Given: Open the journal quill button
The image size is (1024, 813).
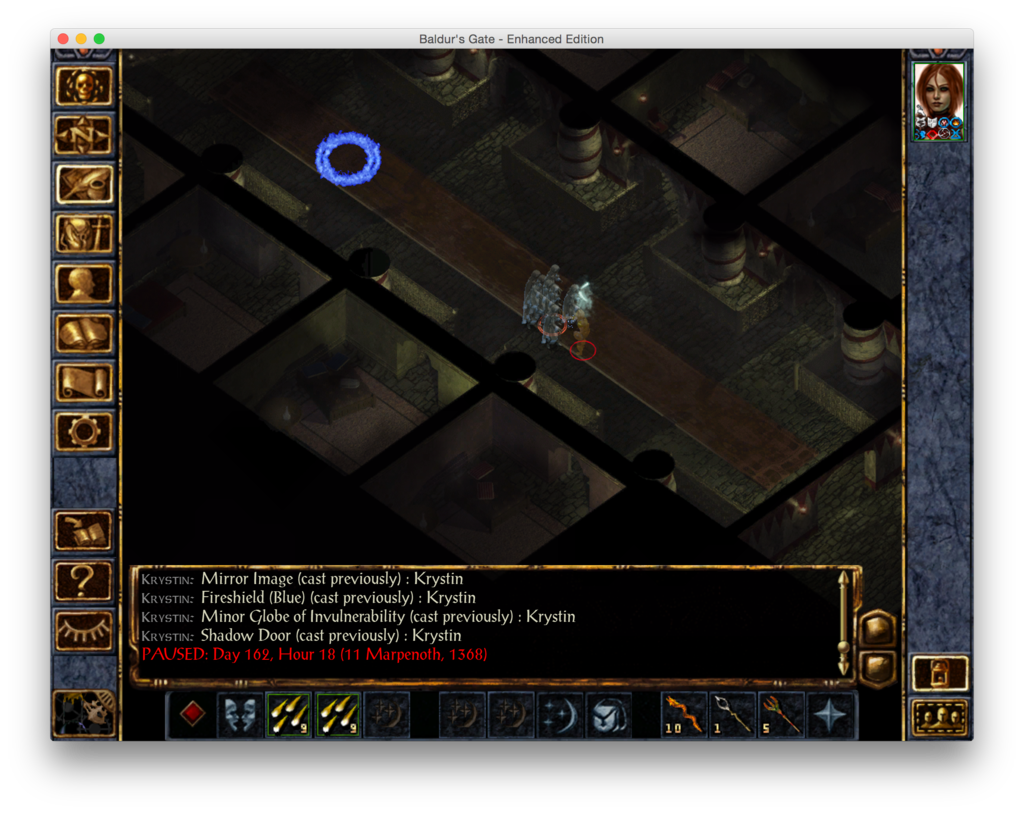Looking at the screenshot, I should click(84, 185).
